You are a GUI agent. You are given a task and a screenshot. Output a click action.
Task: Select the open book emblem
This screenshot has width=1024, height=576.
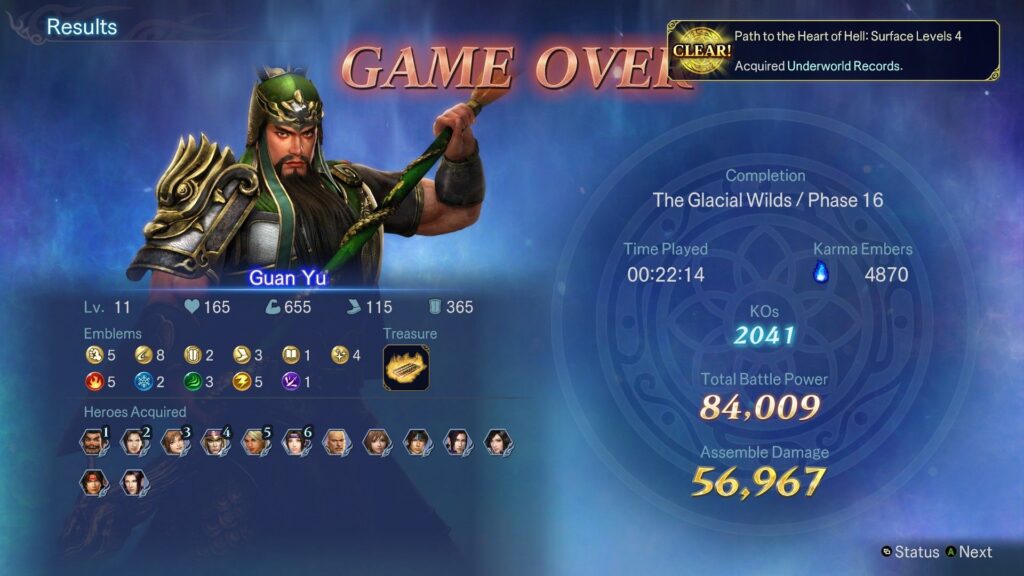tap(290, 354)
